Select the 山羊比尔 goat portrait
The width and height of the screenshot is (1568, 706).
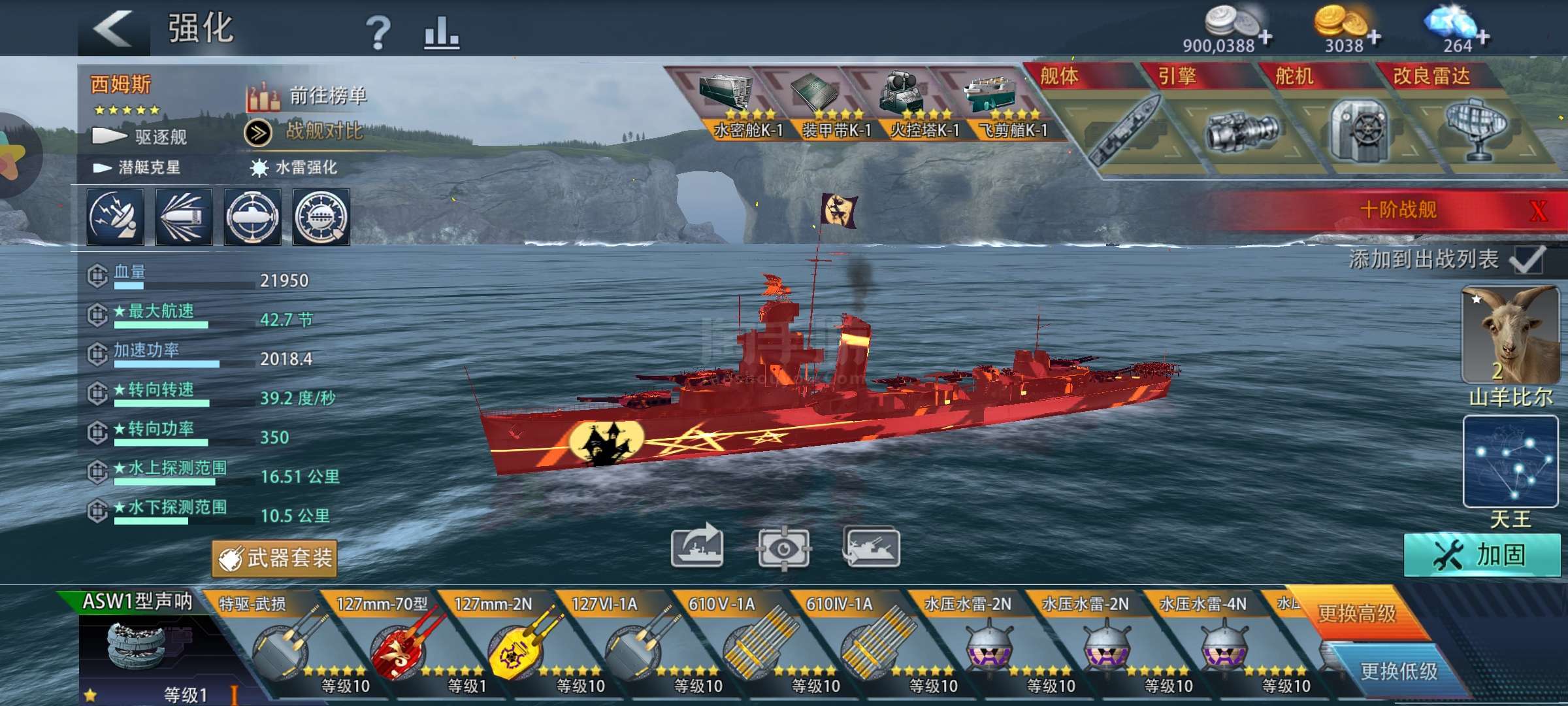click(x=1511, y=335)
